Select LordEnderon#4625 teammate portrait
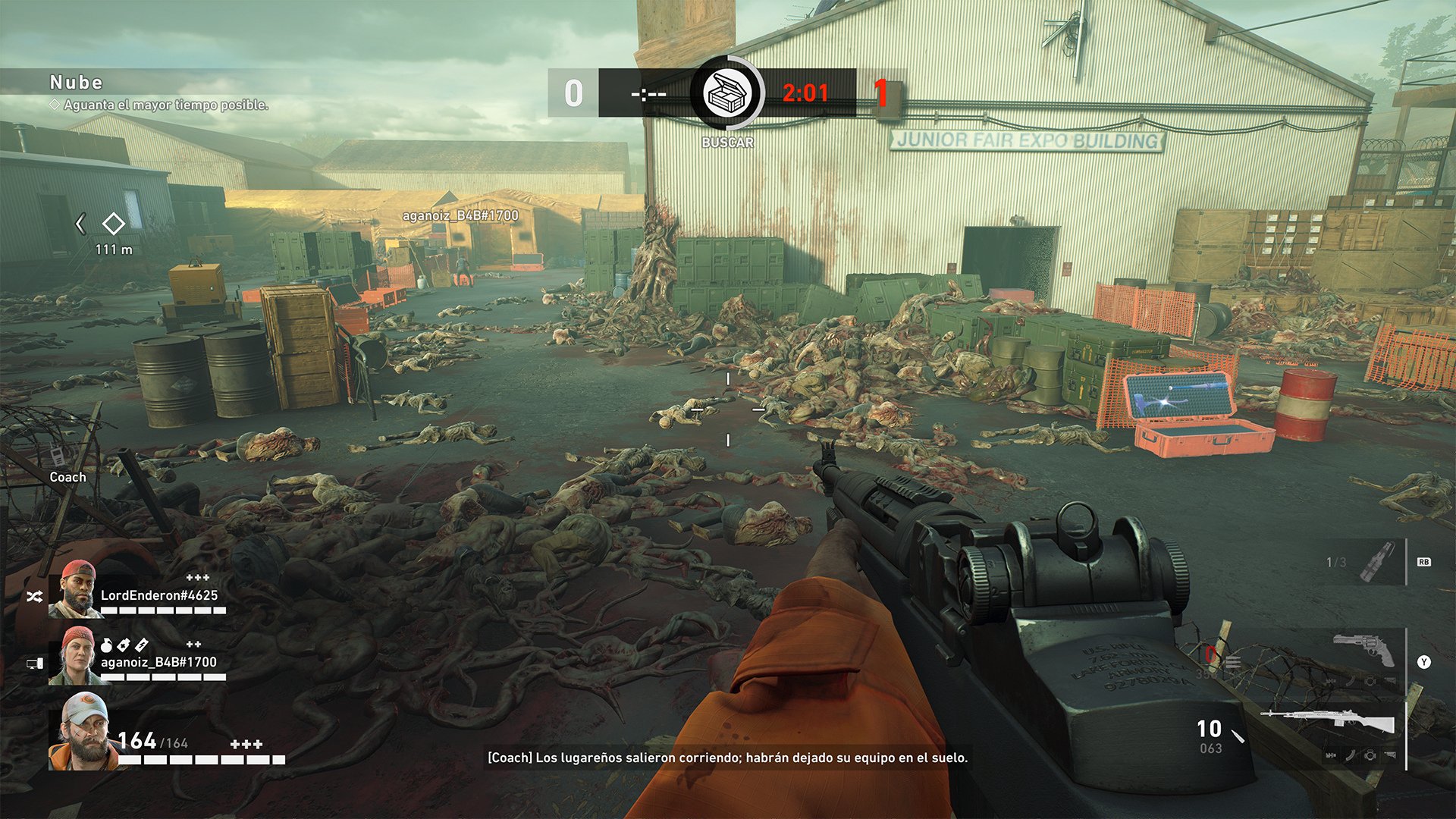The width and height of the screenshot is (1456, 819). click(x=75, y=590)
